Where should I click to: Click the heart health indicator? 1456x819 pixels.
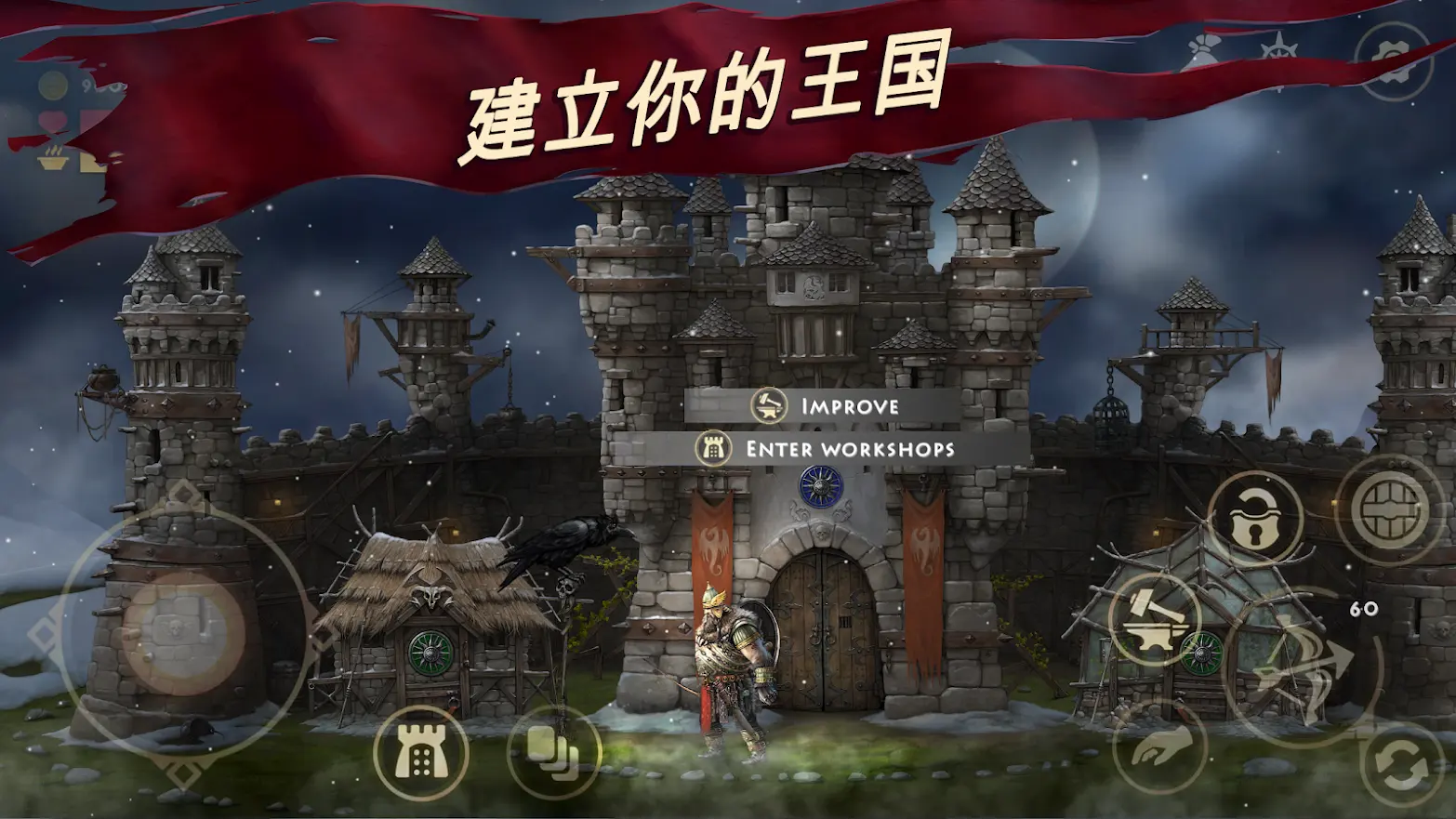click(x=53, y=119)
